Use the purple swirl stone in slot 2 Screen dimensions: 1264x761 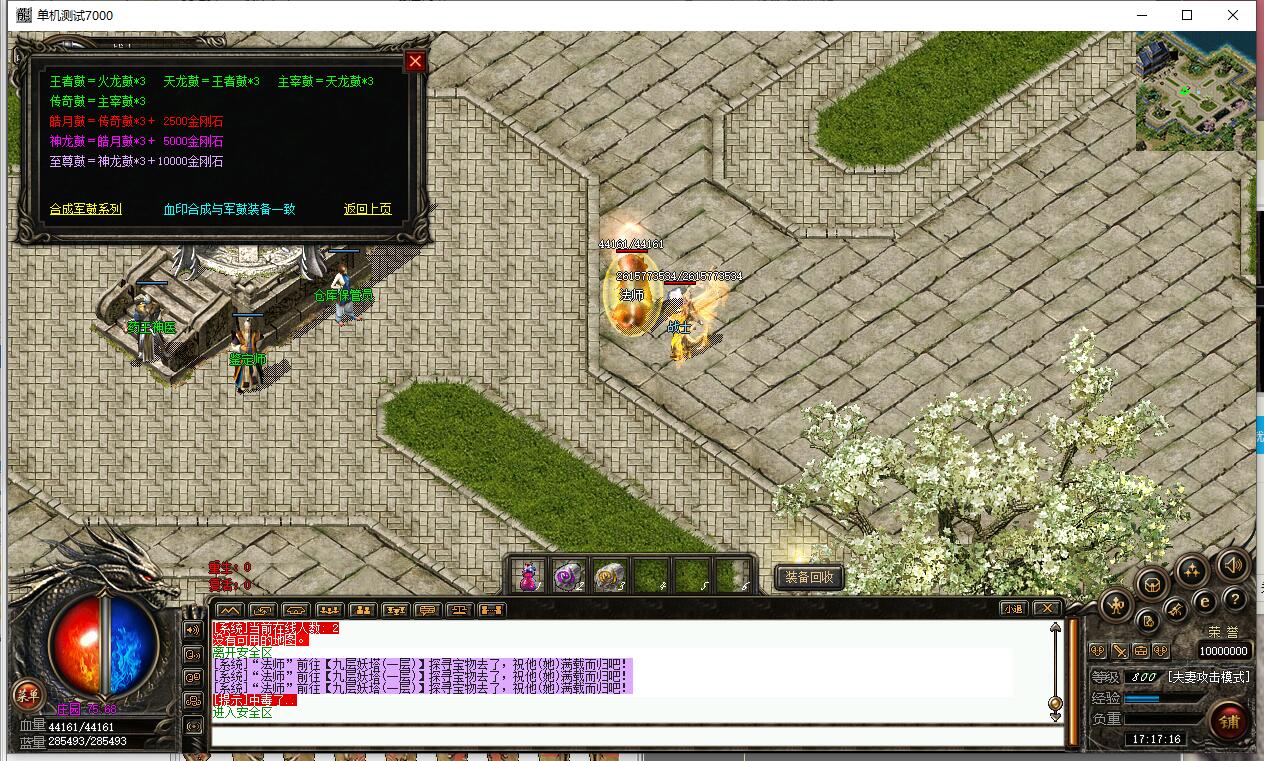(569, 576)
